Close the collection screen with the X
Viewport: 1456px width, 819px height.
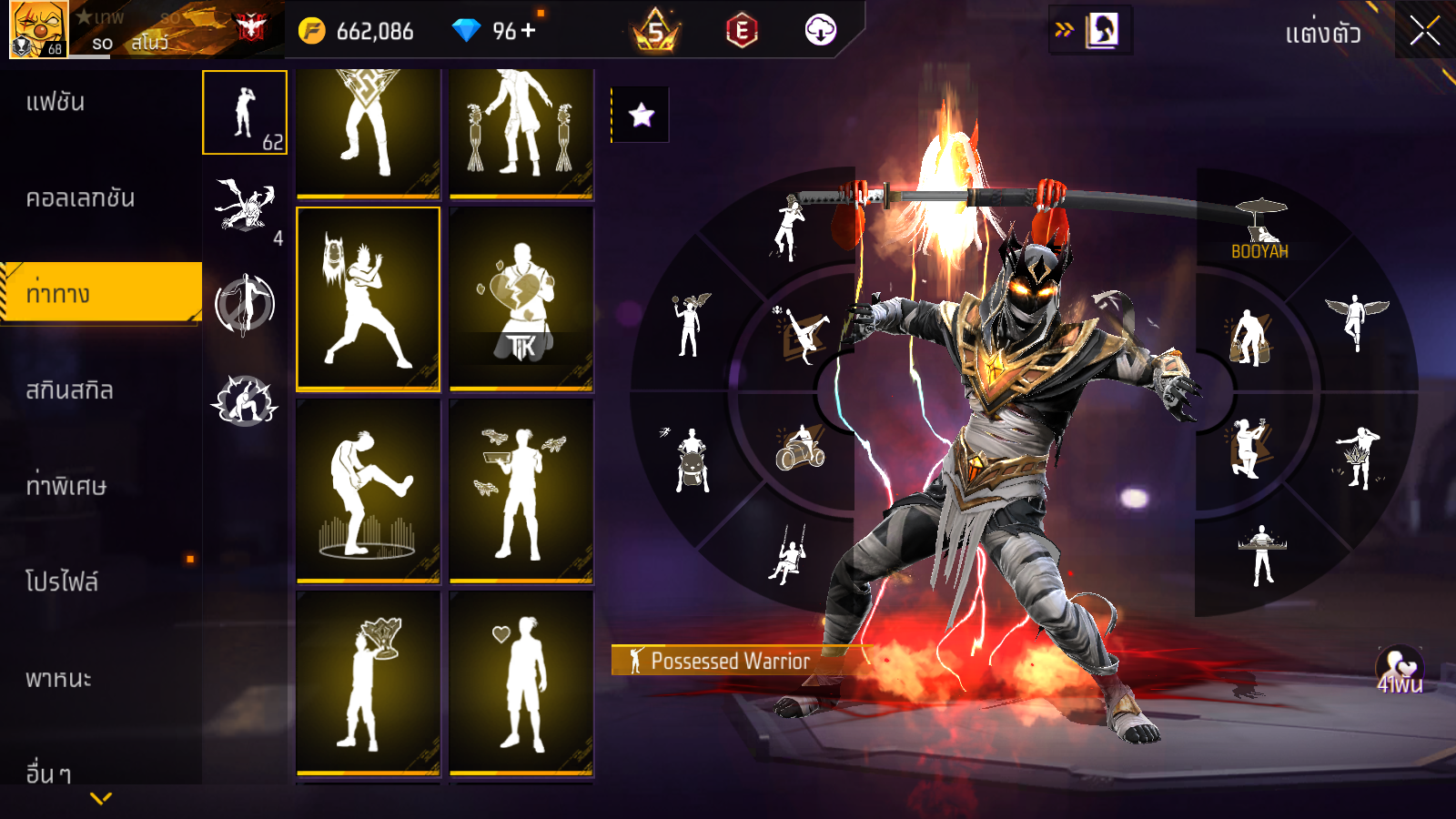1424,31
